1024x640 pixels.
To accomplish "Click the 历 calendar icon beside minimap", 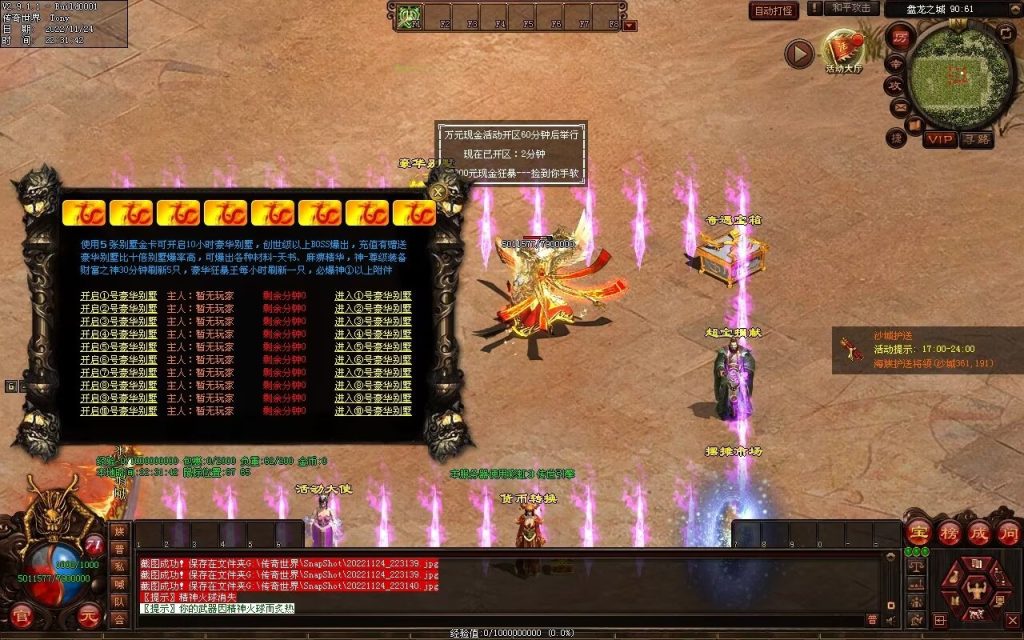I will coord(900,38).
